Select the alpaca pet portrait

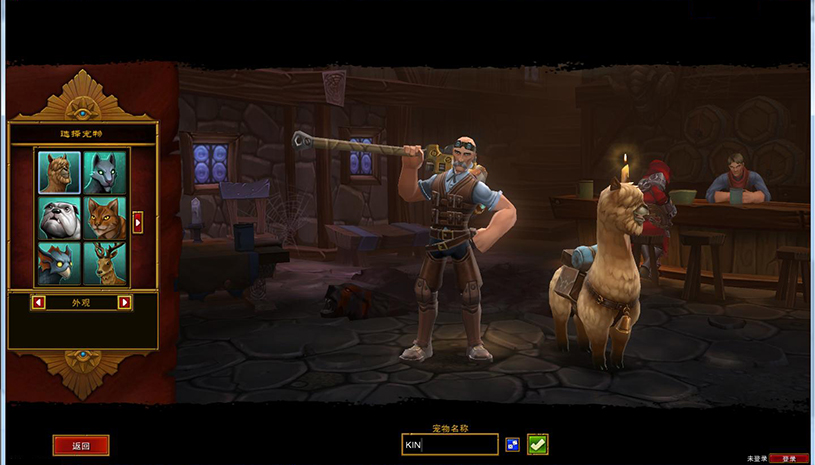(59, 172)
